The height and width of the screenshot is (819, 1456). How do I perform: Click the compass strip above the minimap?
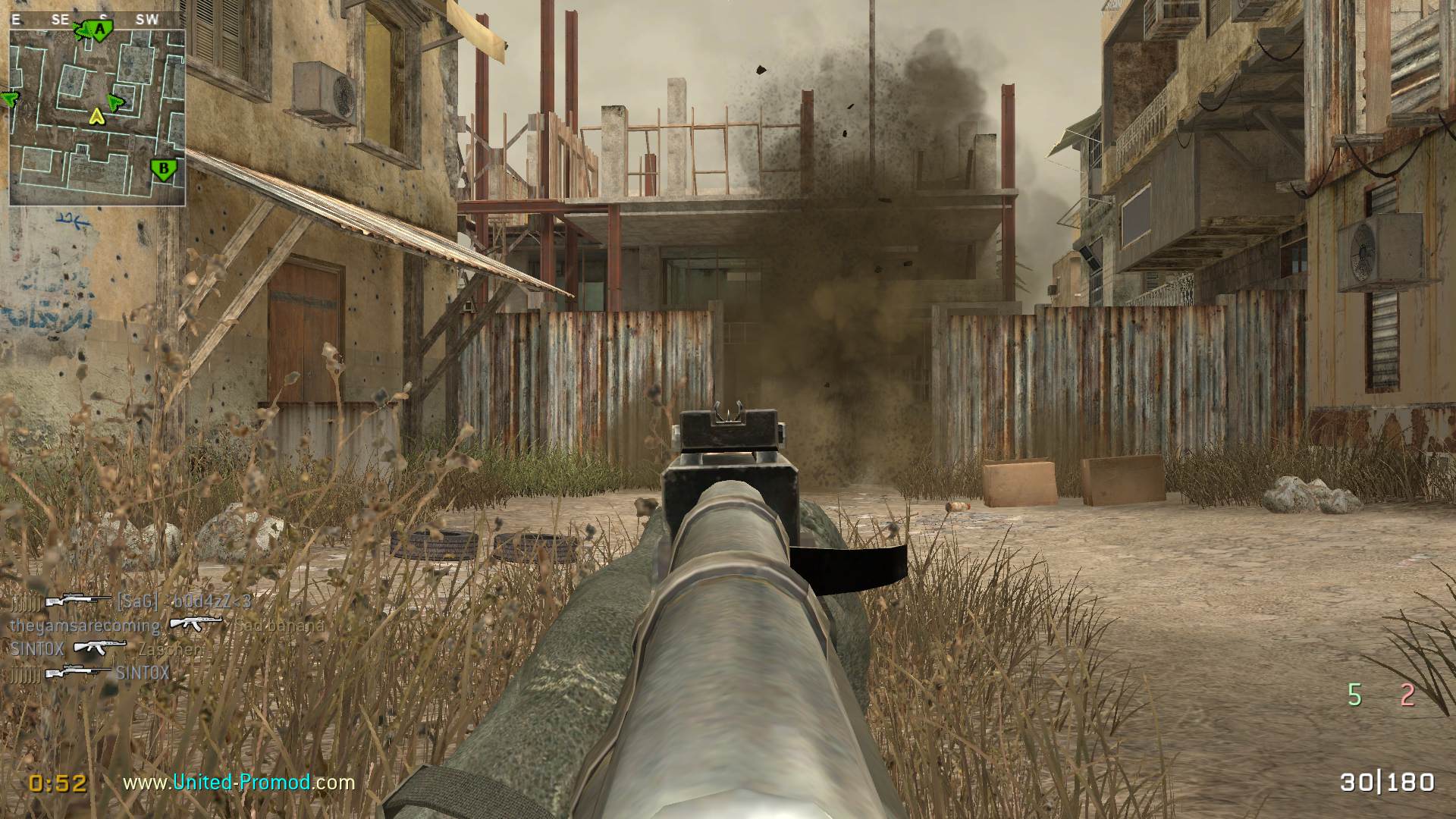tap(97, 20)
